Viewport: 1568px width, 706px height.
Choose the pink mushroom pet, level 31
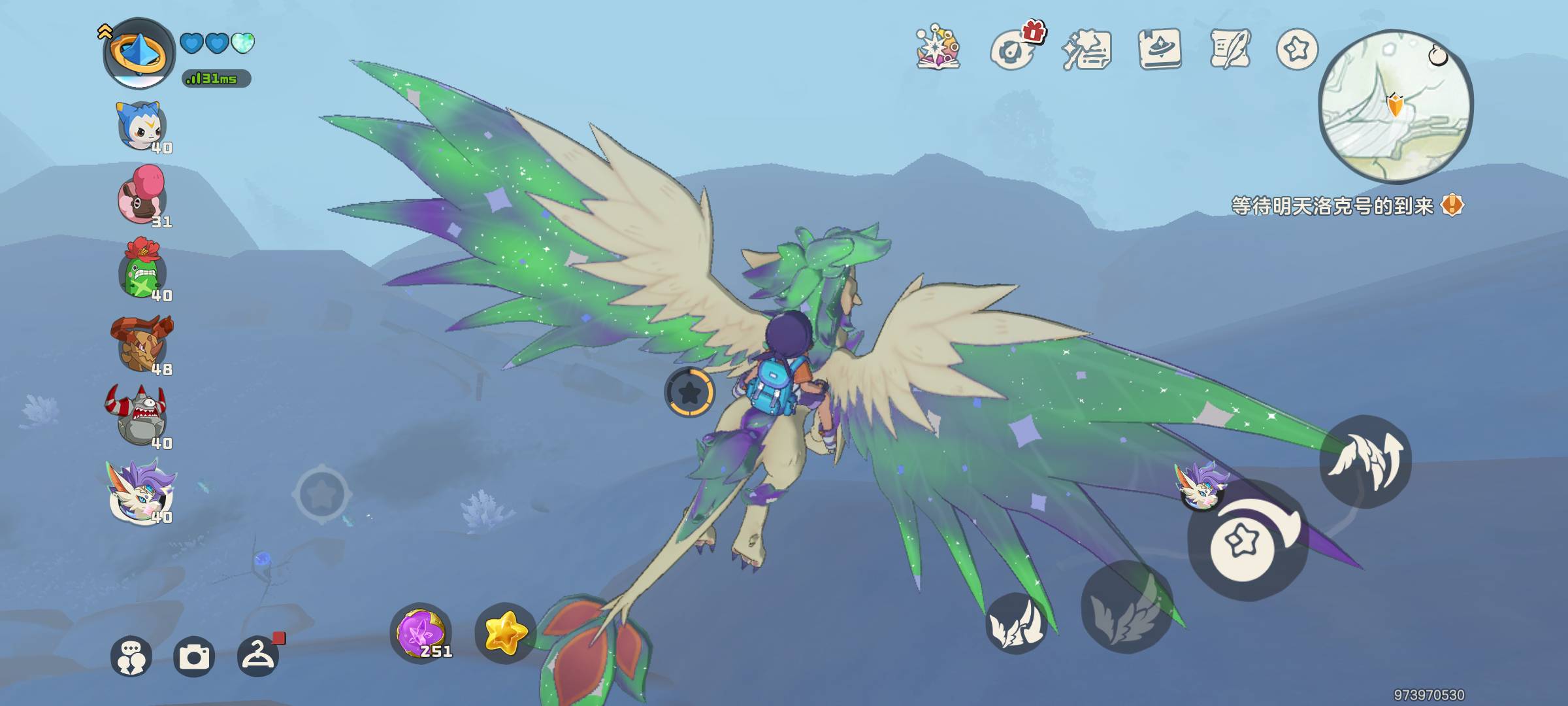(142, 197)
